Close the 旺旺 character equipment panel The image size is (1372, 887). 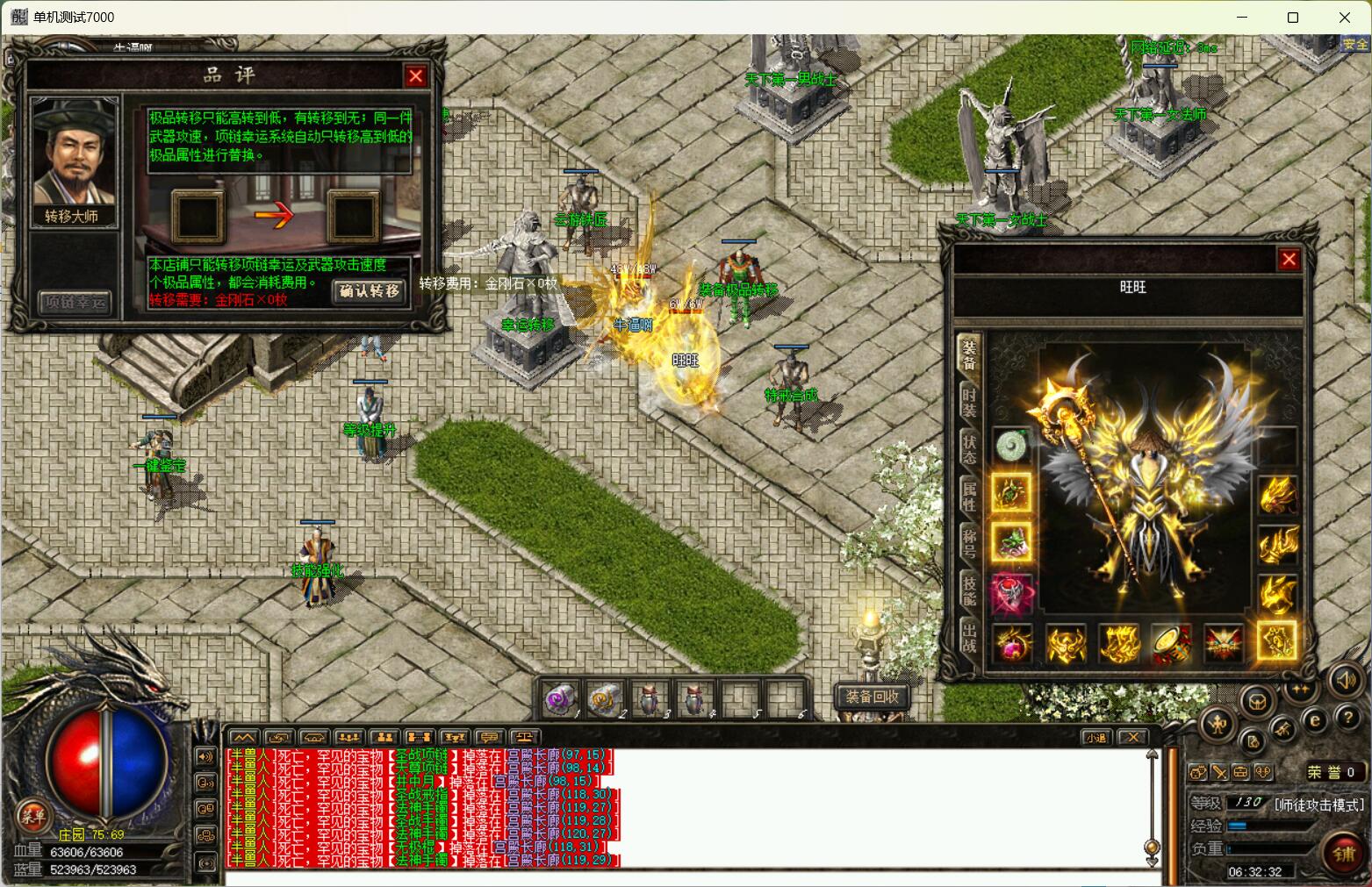[x=1289, y=259]
